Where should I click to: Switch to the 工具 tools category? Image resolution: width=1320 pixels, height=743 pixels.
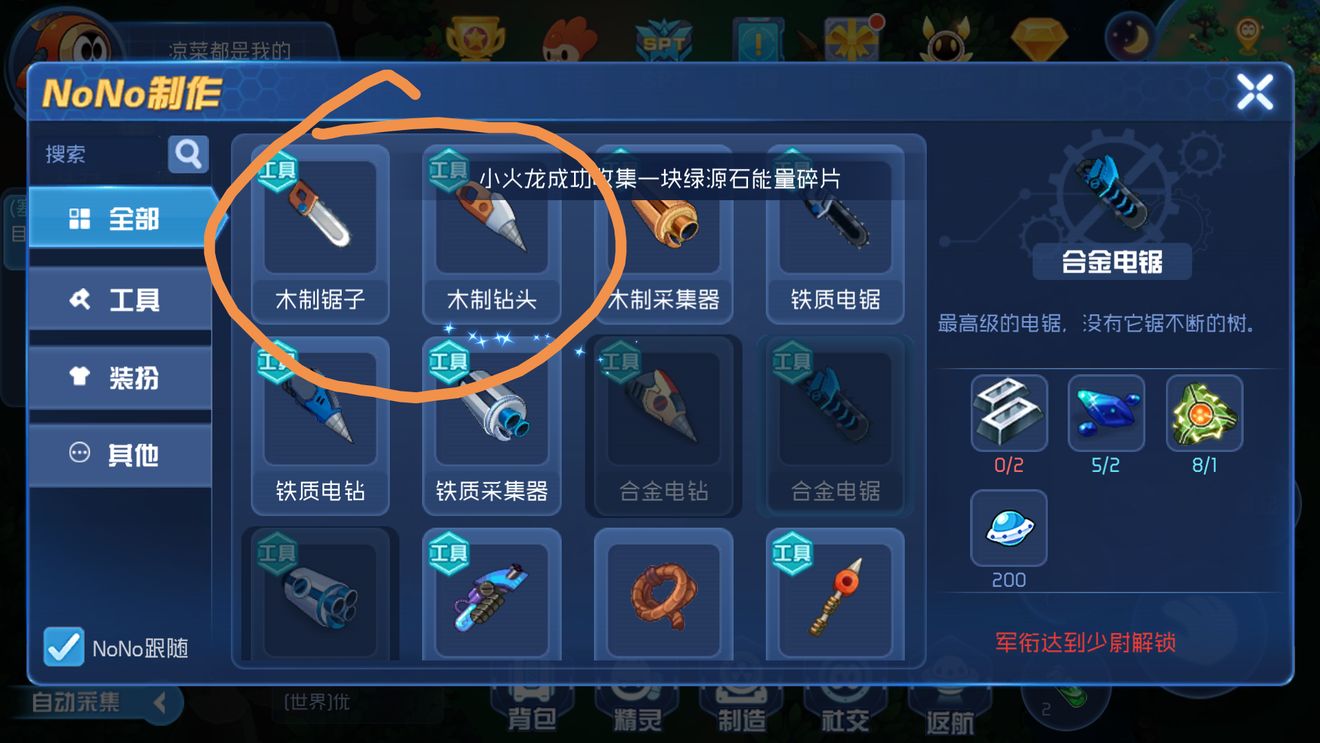click(x=120, y=298)
